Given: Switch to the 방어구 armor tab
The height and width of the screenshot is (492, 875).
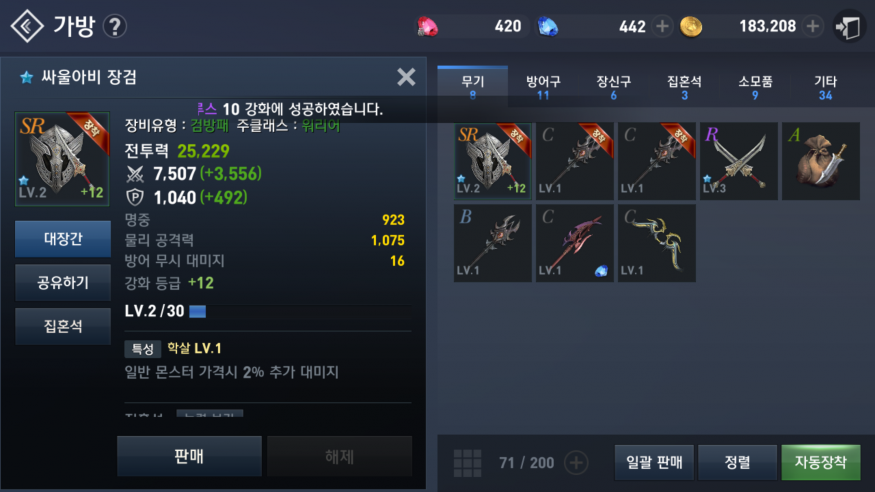Looking at the screenshot, I should coord(543,87).
